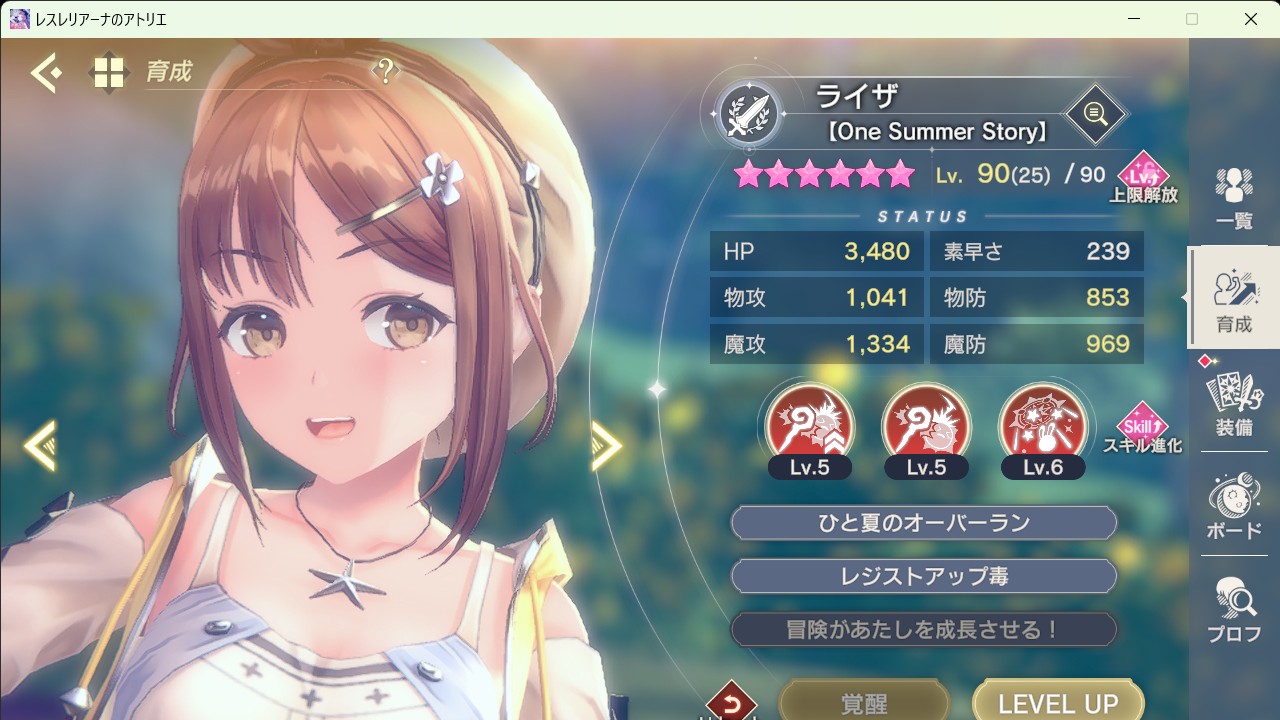This screenshot has height=720, width=1280.
Task: Open the 覚醒 awakening button
Action: coord(863,702)
